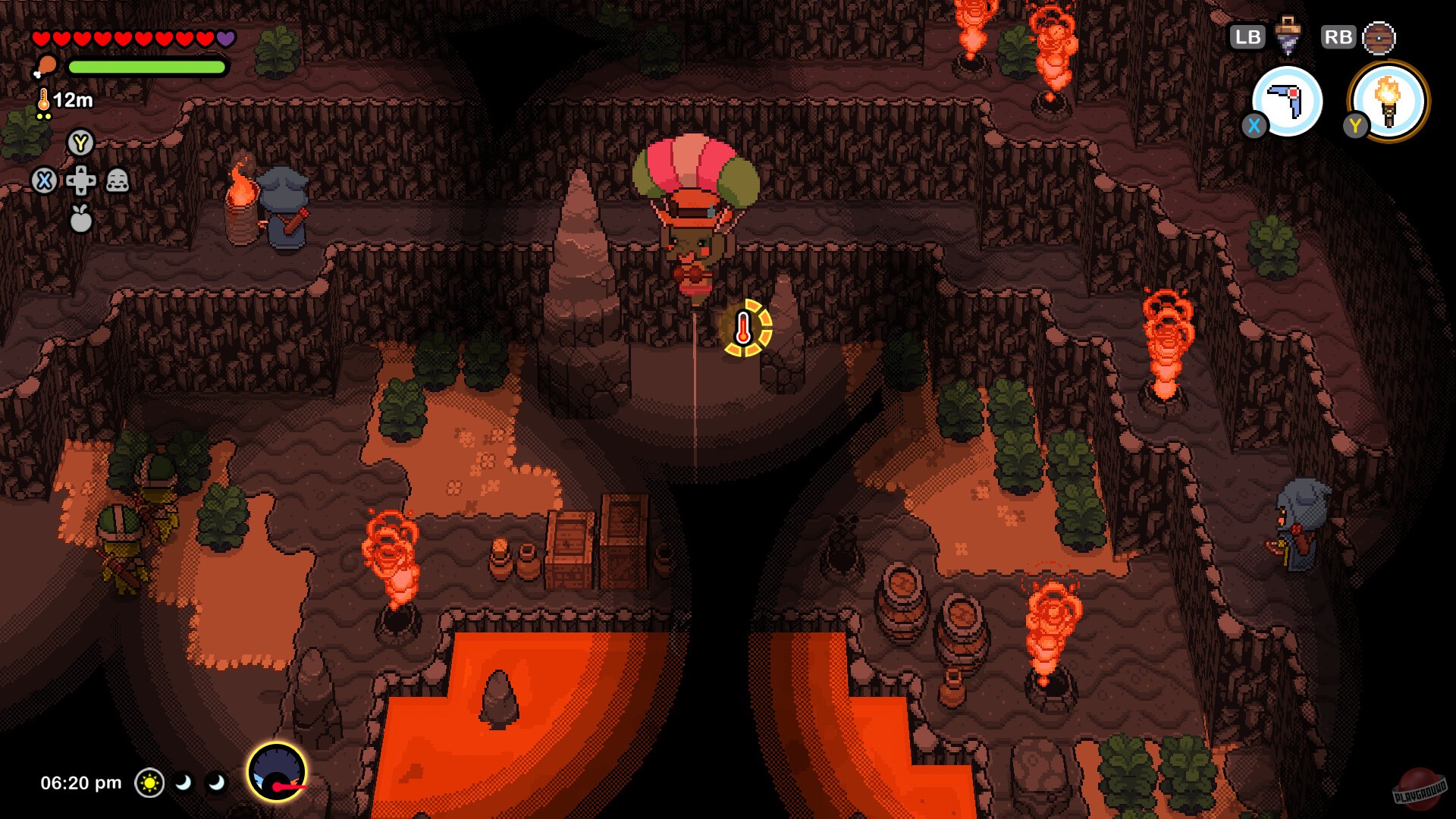This screenshot has width=1456, height=819.
Task: Click the drumstick hunger icon
Action: (x=45, y=66)
